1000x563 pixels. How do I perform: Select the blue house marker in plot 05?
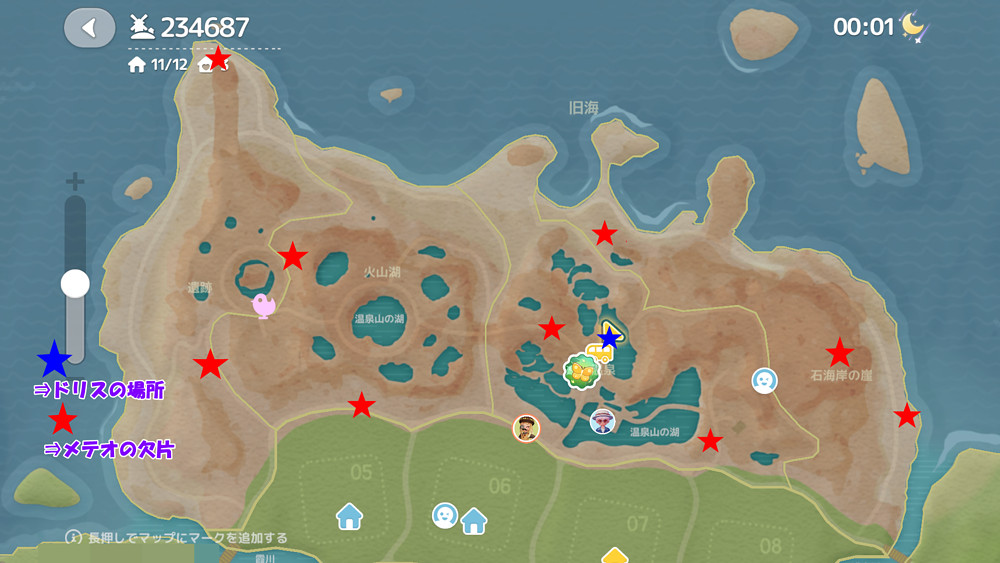coord(349,516)
